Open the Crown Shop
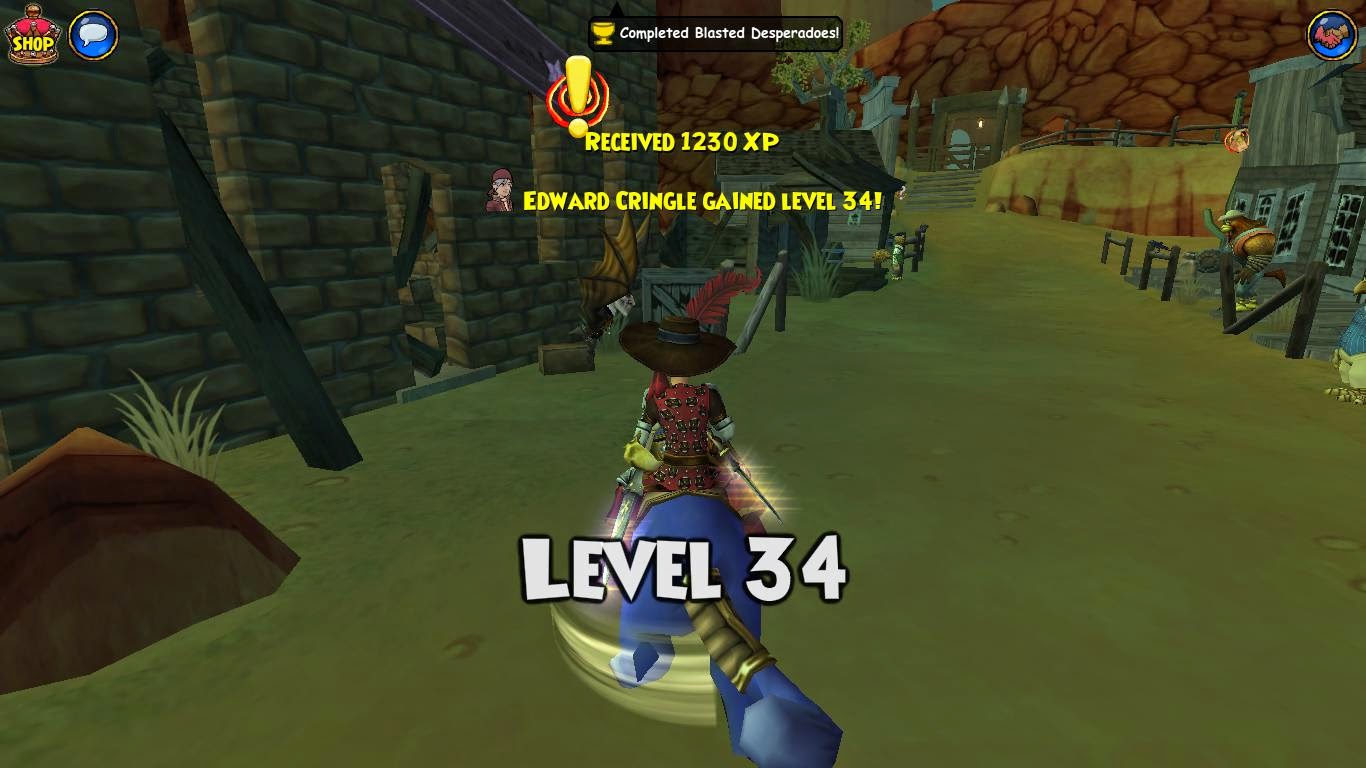Viewport: 1366px width, 768px height. (x=32, y=36)
